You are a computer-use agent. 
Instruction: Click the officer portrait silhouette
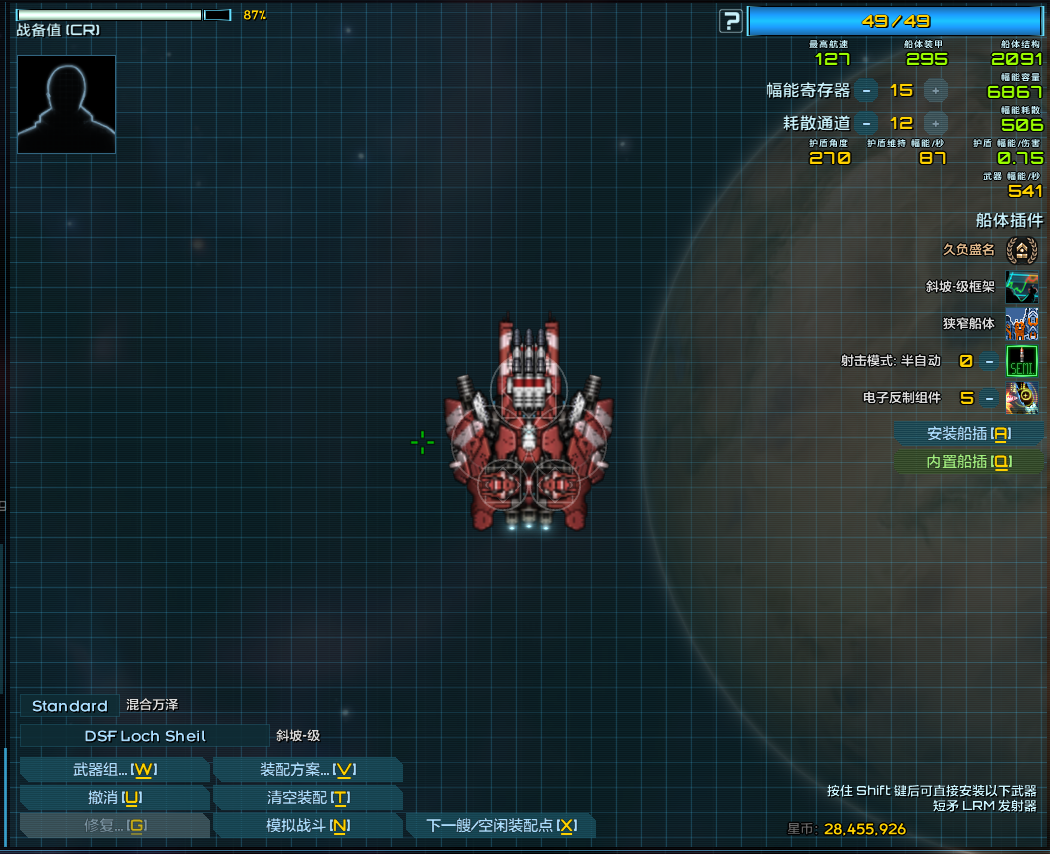(66, 104)
